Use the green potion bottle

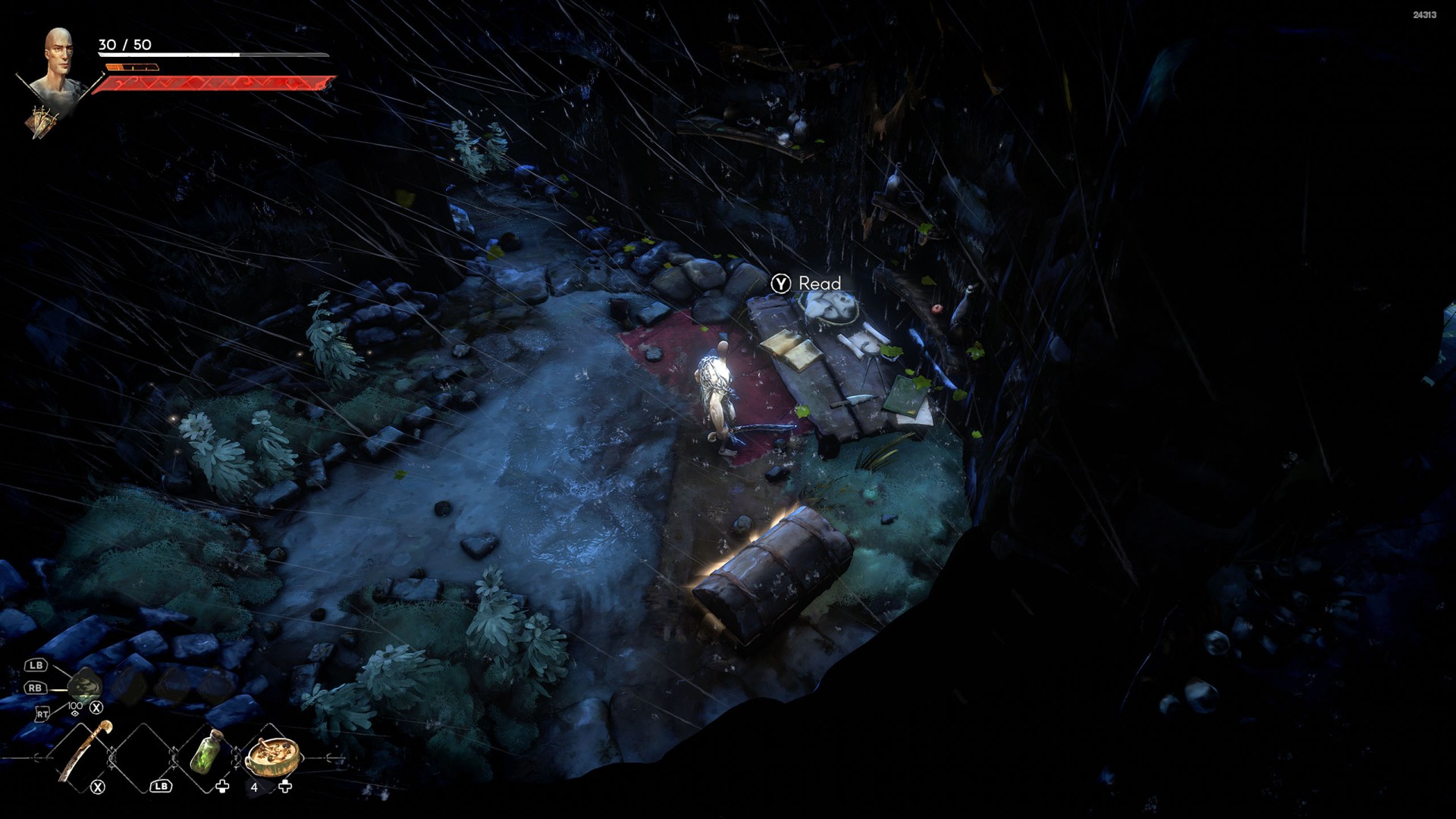(x=206, y=752)
